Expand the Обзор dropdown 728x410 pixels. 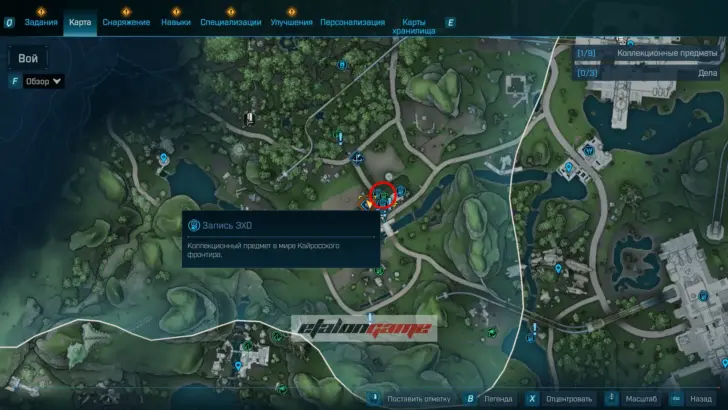(x=44, y=81)
